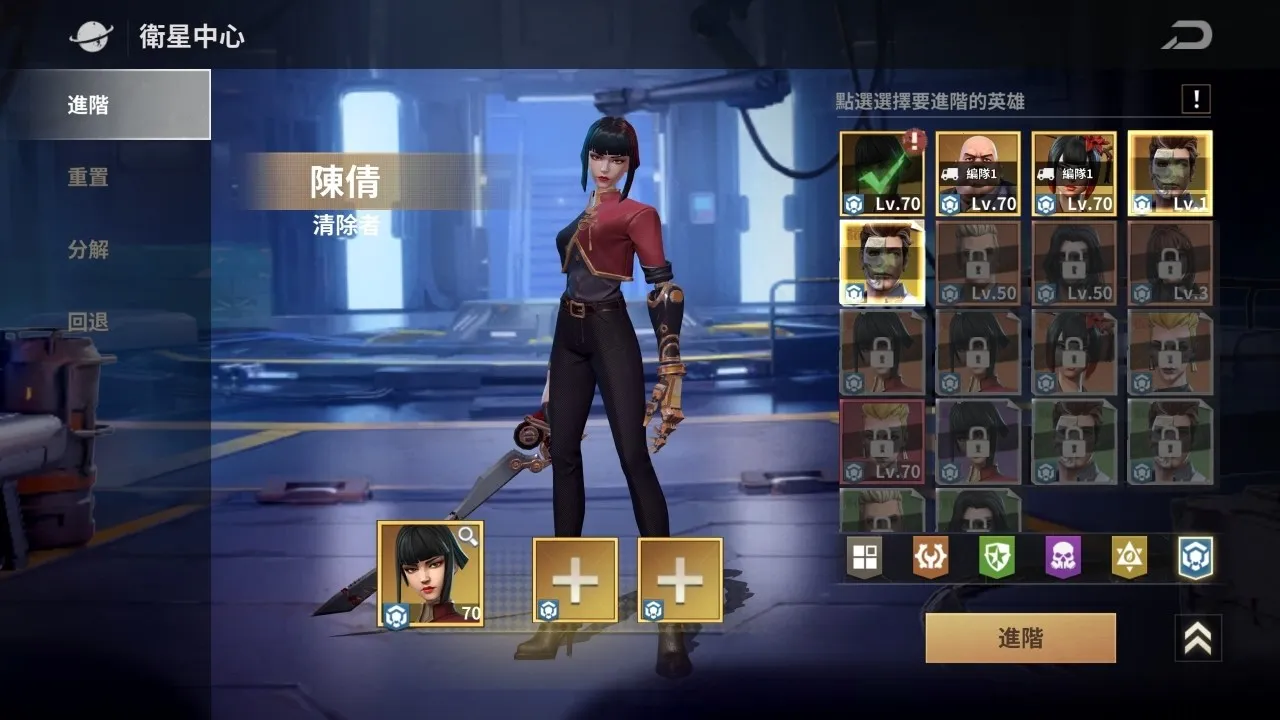This screenshot has width=1280, height=720.
Task: Click the gold 進階 confirm button
Action: click(x=1020, y=638)
